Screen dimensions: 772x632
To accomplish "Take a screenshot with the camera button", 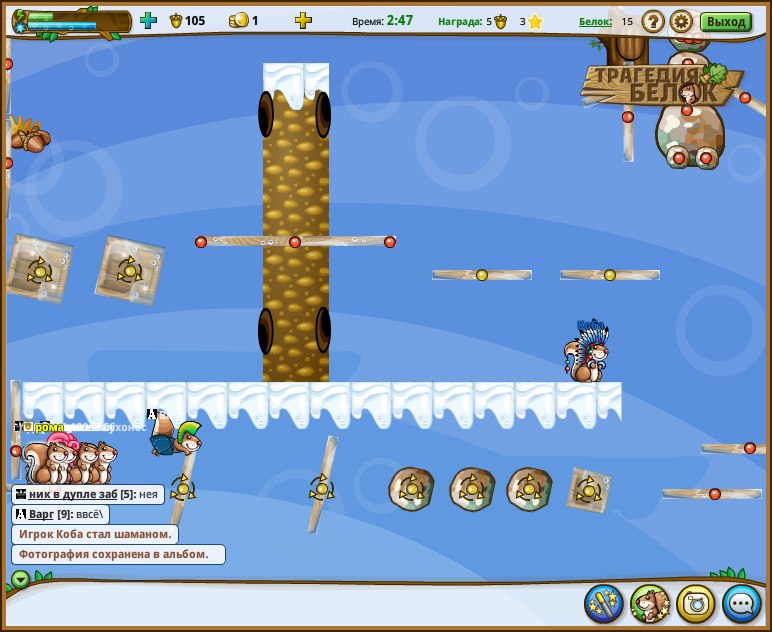I will (x=696, y=603).
